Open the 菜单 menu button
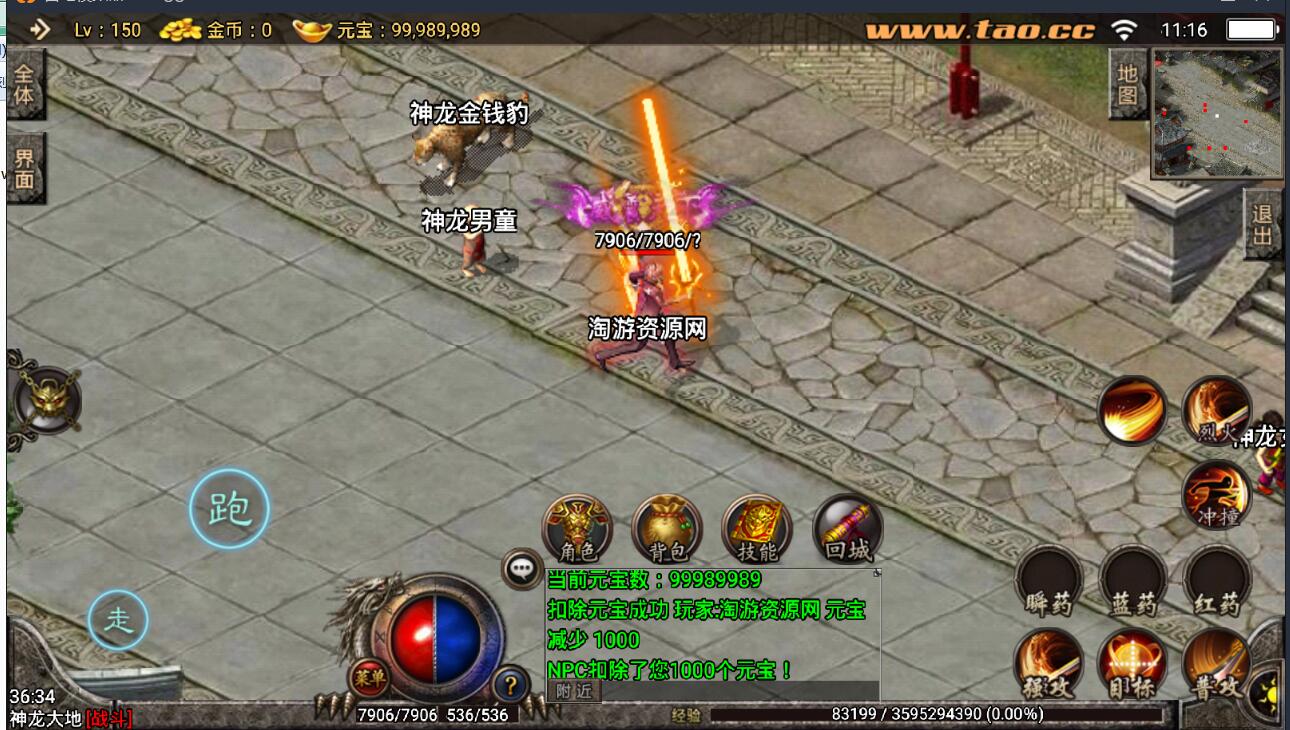Screen dimensions: 1290x730 coord(369,679)
